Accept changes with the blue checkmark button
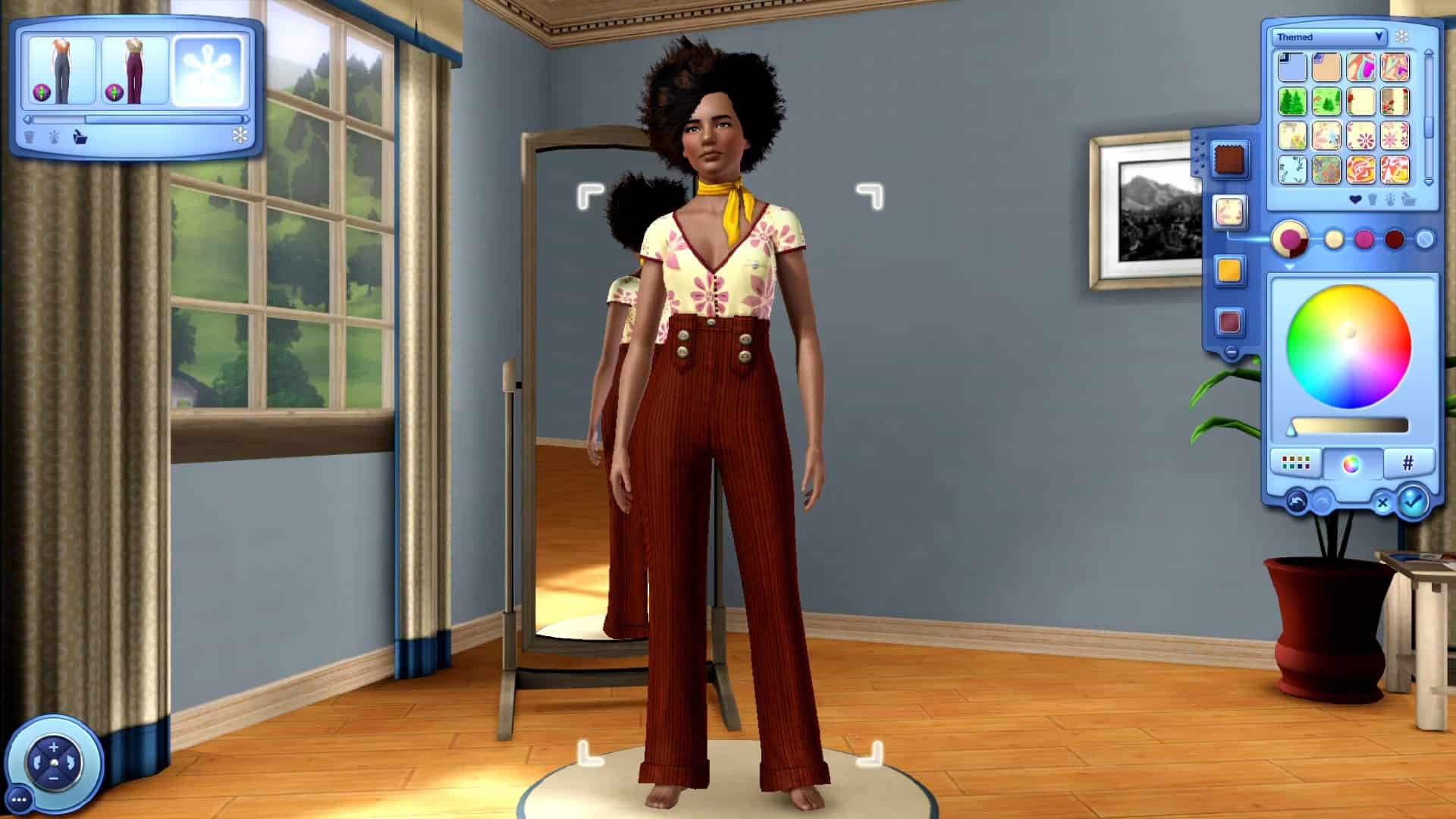The width and height of the screenshot is (1456, 819). coord(1412,503)
